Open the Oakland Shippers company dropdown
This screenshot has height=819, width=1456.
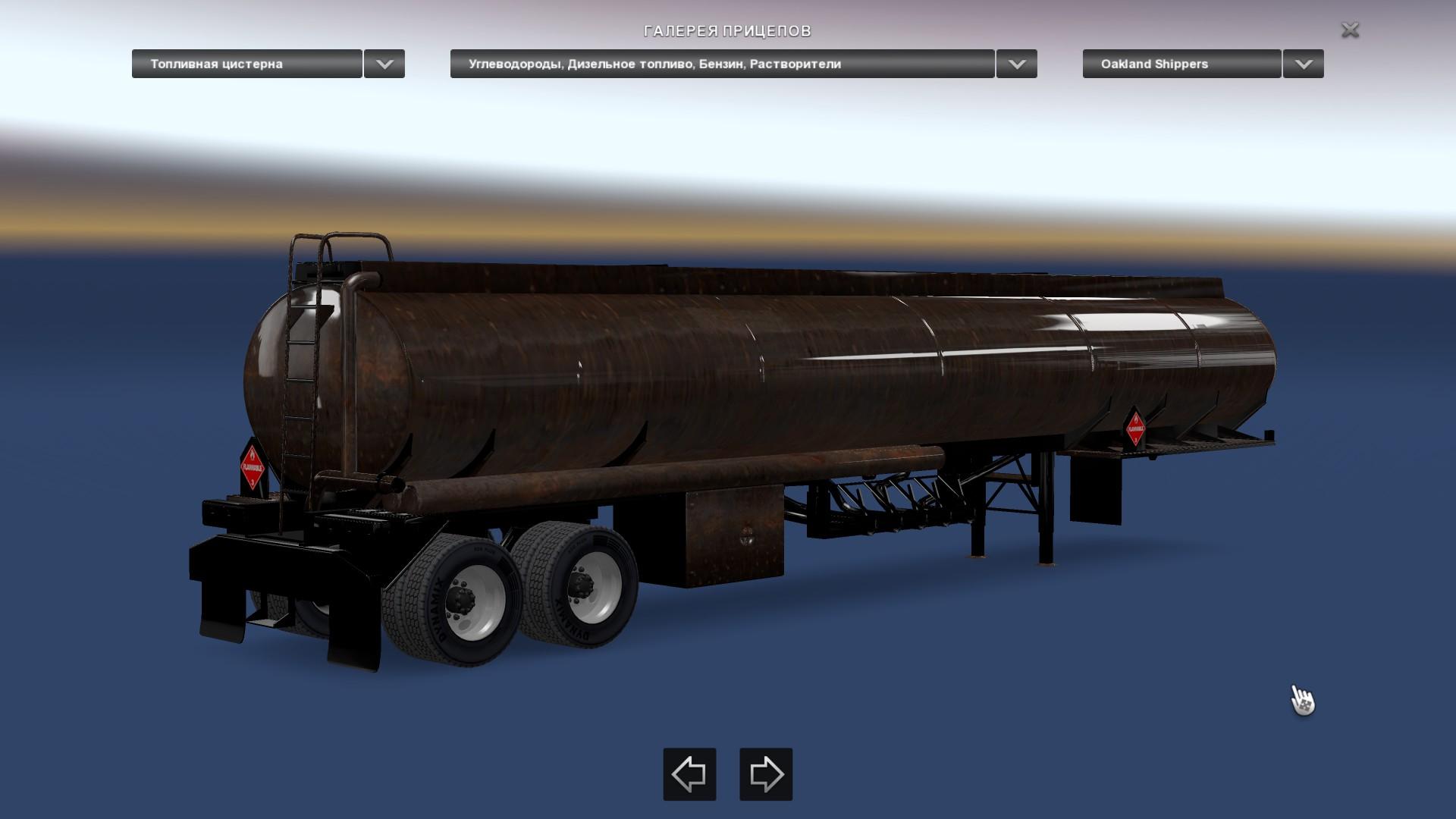click(1181, 64)
